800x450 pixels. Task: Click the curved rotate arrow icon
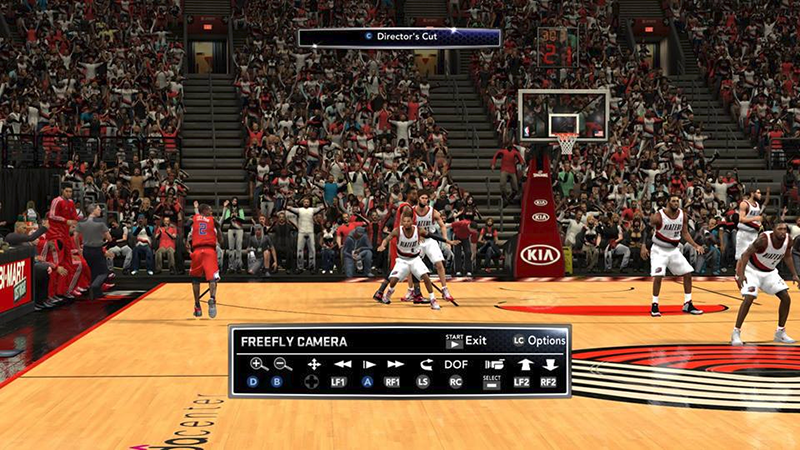(425, 364)
